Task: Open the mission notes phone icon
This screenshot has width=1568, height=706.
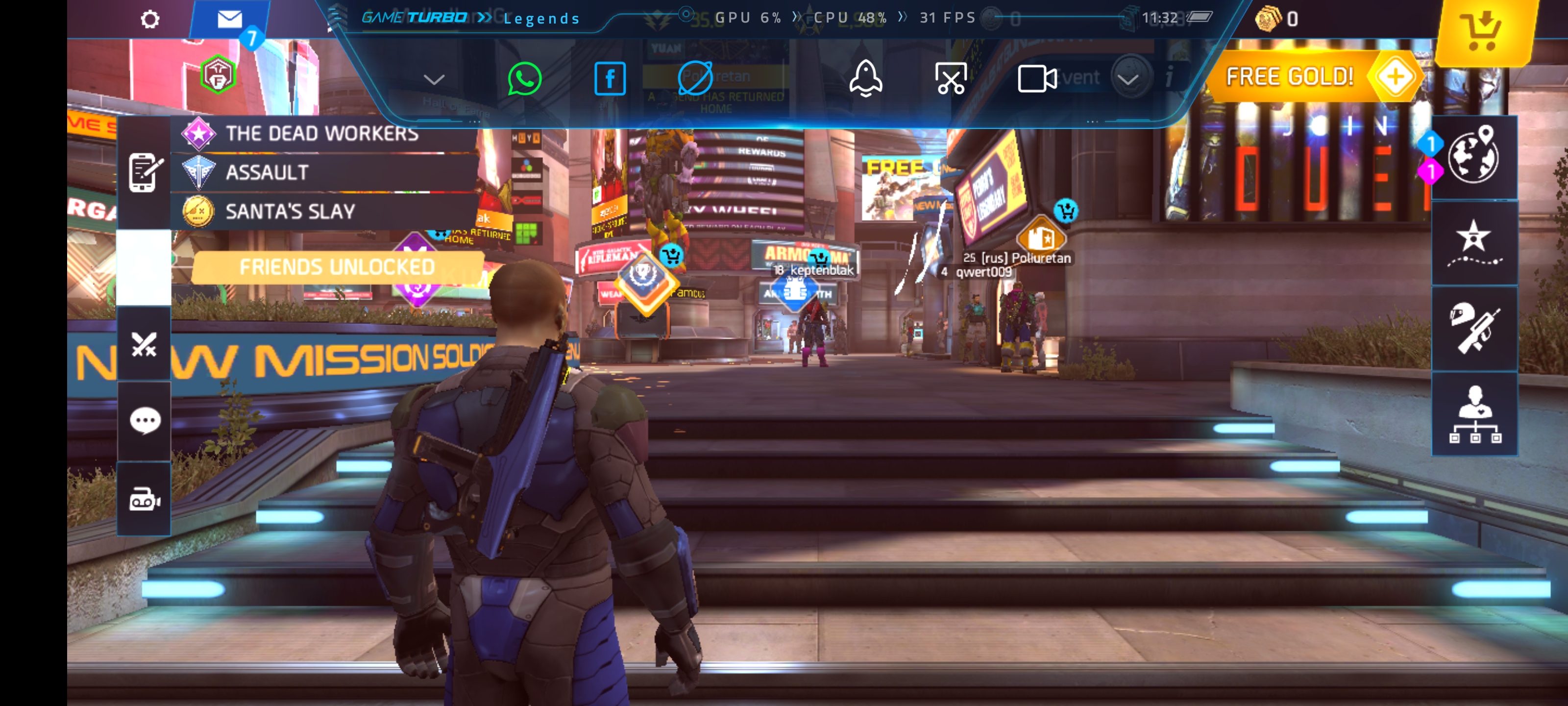Action: point(144,173)
